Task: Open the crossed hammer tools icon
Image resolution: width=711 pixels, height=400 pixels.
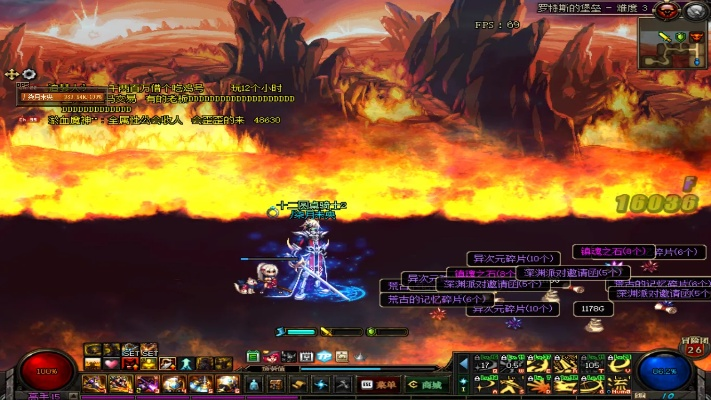Action: (342, 383)
